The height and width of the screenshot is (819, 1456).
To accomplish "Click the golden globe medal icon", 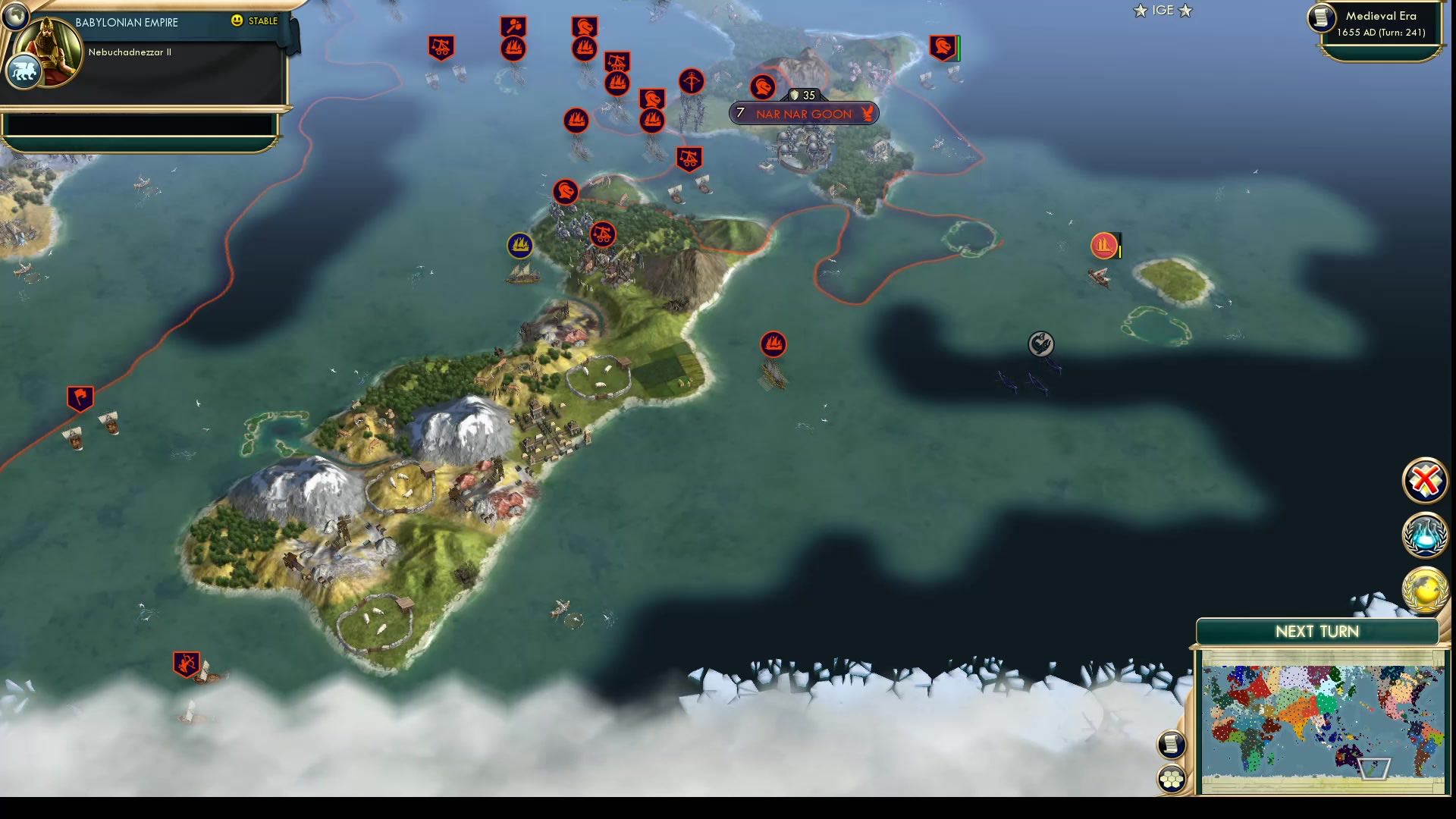I will coord(1426,588).
